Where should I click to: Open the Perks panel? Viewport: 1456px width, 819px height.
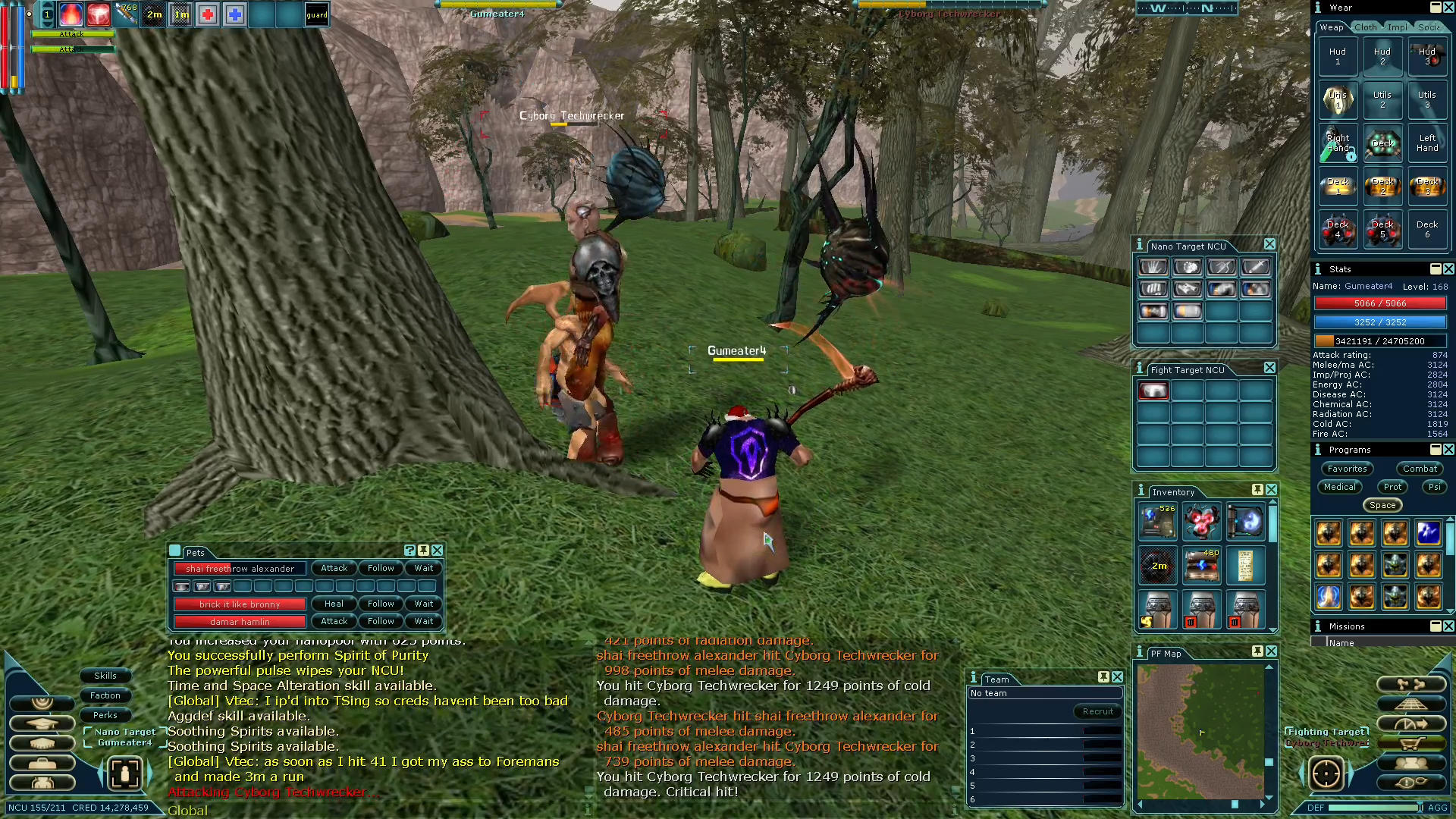pyautogui.click(x=105, y=715)
